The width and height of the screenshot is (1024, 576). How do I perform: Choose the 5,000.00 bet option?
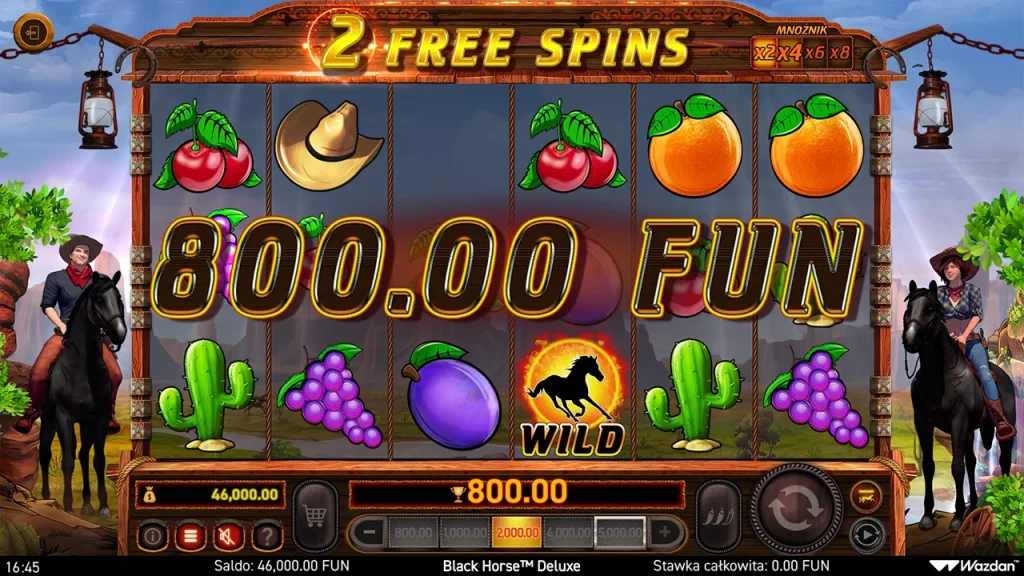(620, 533)
